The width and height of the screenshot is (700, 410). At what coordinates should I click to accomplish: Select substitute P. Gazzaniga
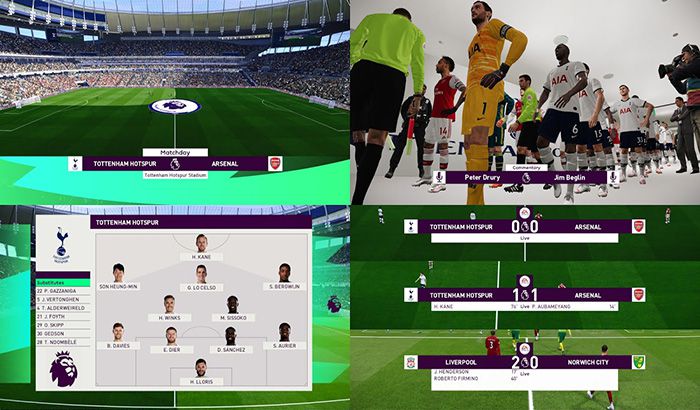click(x=62, y=291)
